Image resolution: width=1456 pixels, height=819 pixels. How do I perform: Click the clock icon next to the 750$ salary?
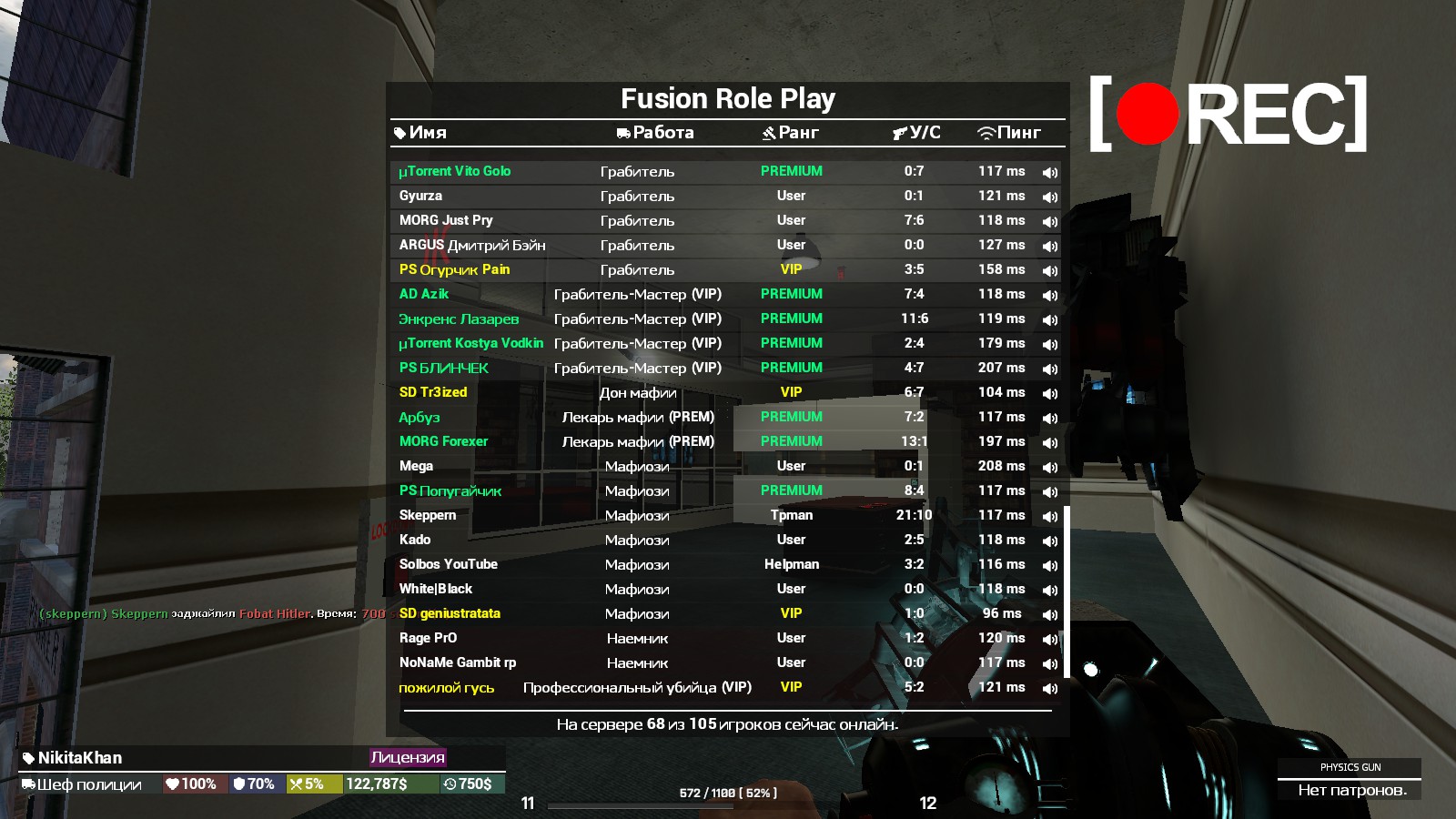[449, 783]
